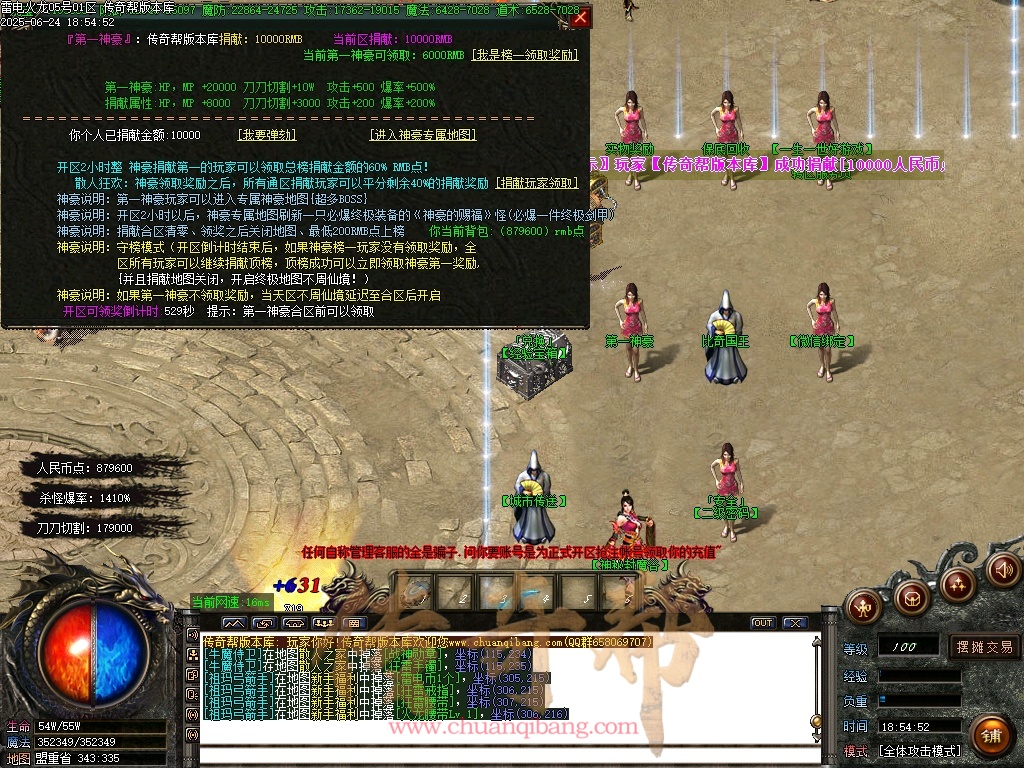This screenshot has width=1024, height=768.
Task: Close the donation panel with the red X
Action: tap(580, 17)
